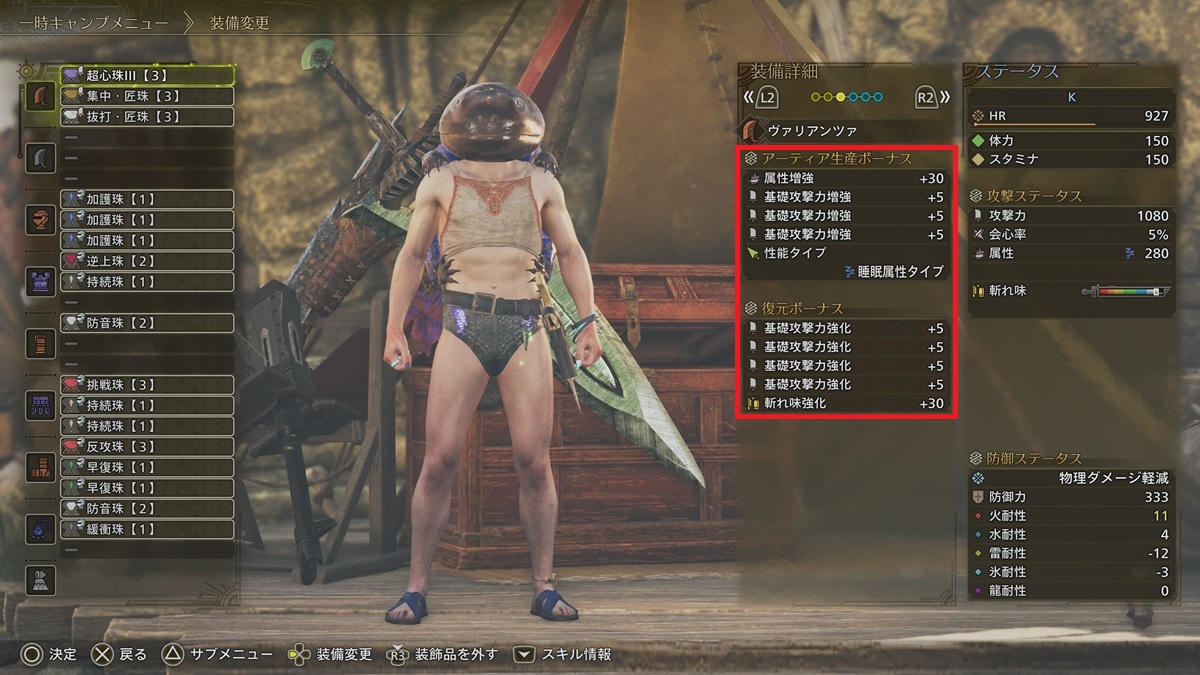Select the orange arm gauntlet icon
Viewport: 1200px width, 675px height.
(x=40, y=343)
